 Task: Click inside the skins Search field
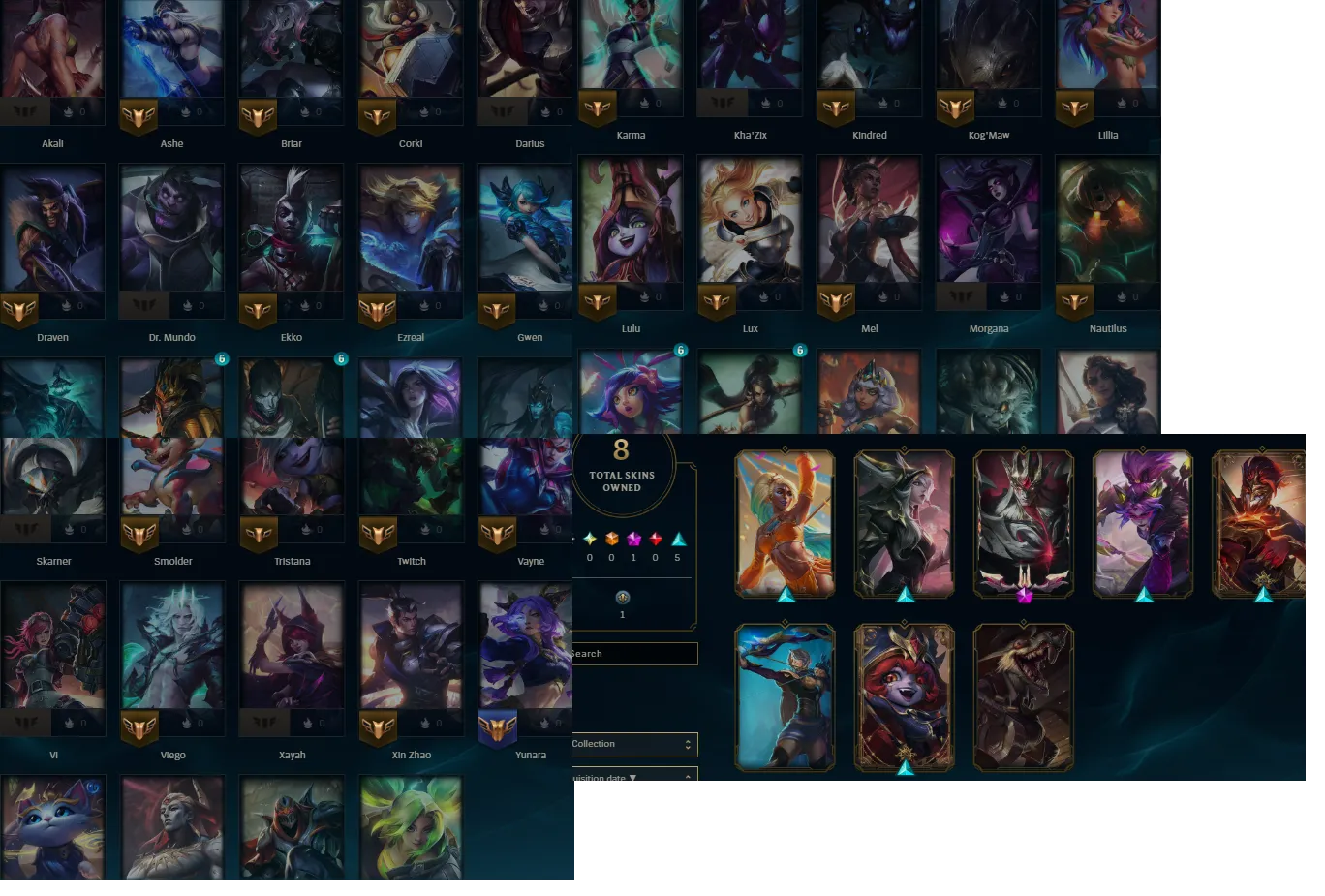tap(634, 653)
